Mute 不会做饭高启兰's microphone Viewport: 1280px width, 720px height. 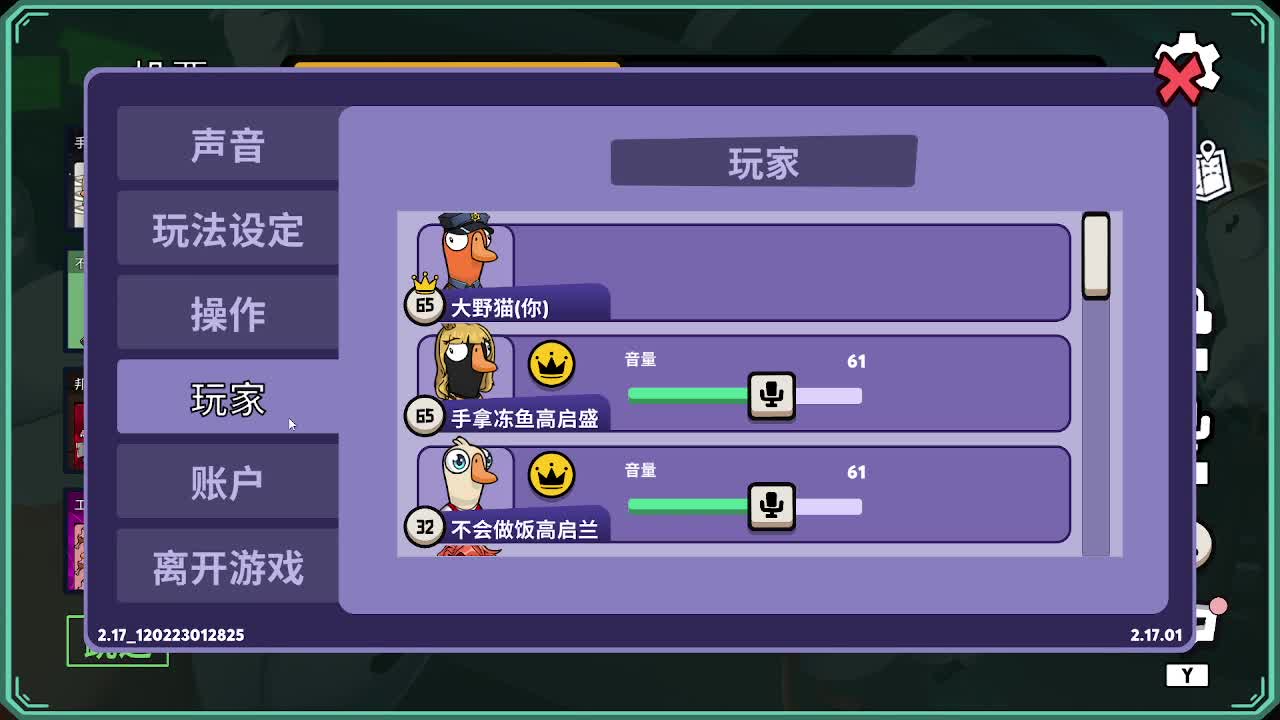[x=771, y=507]
